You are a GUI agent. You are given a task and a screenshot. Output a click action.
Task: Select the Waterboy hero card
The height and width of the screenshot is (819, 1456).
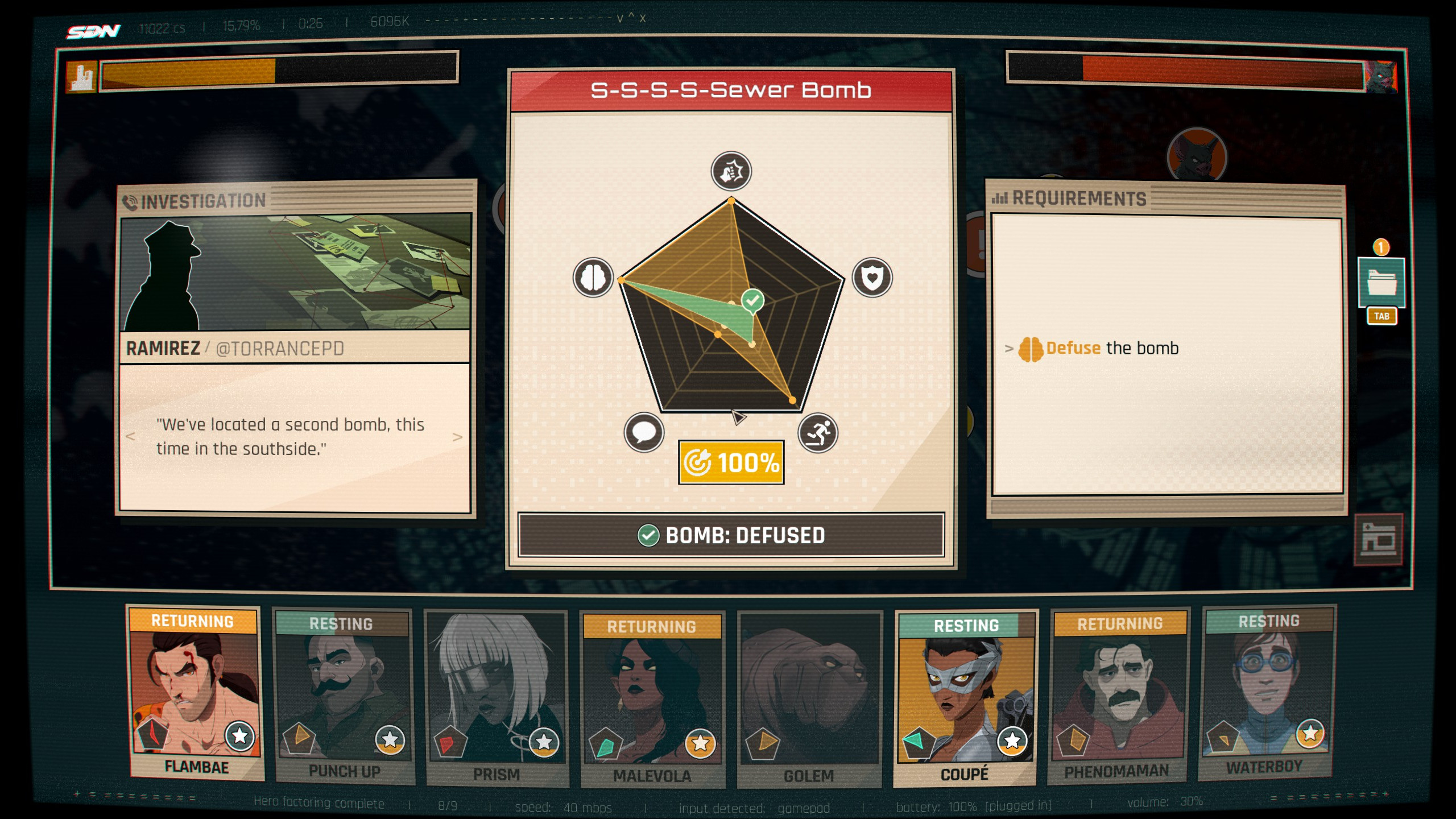tap(1268, 693)
